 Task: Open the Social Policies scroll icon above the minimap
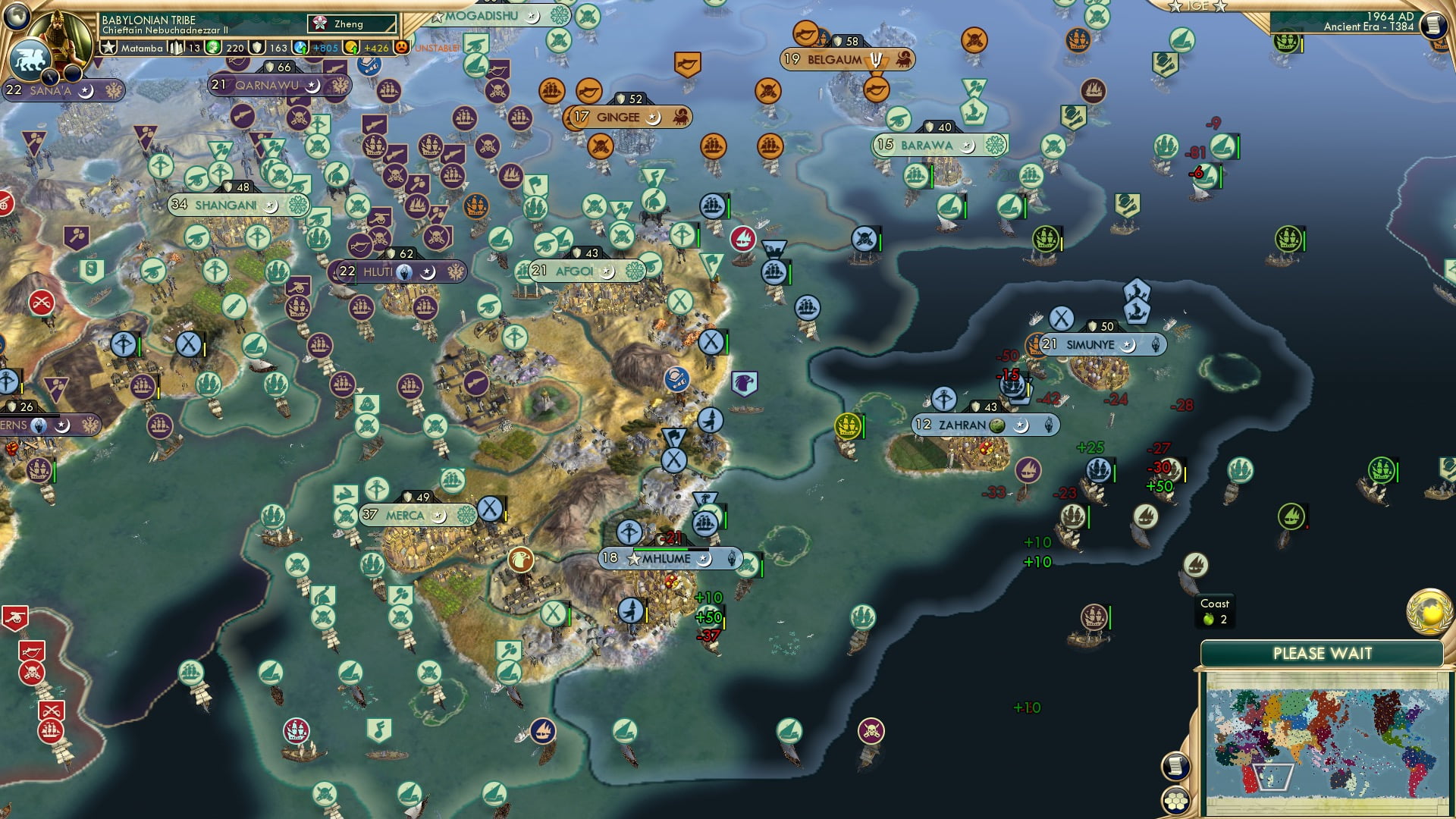[x=1175, y=767]
